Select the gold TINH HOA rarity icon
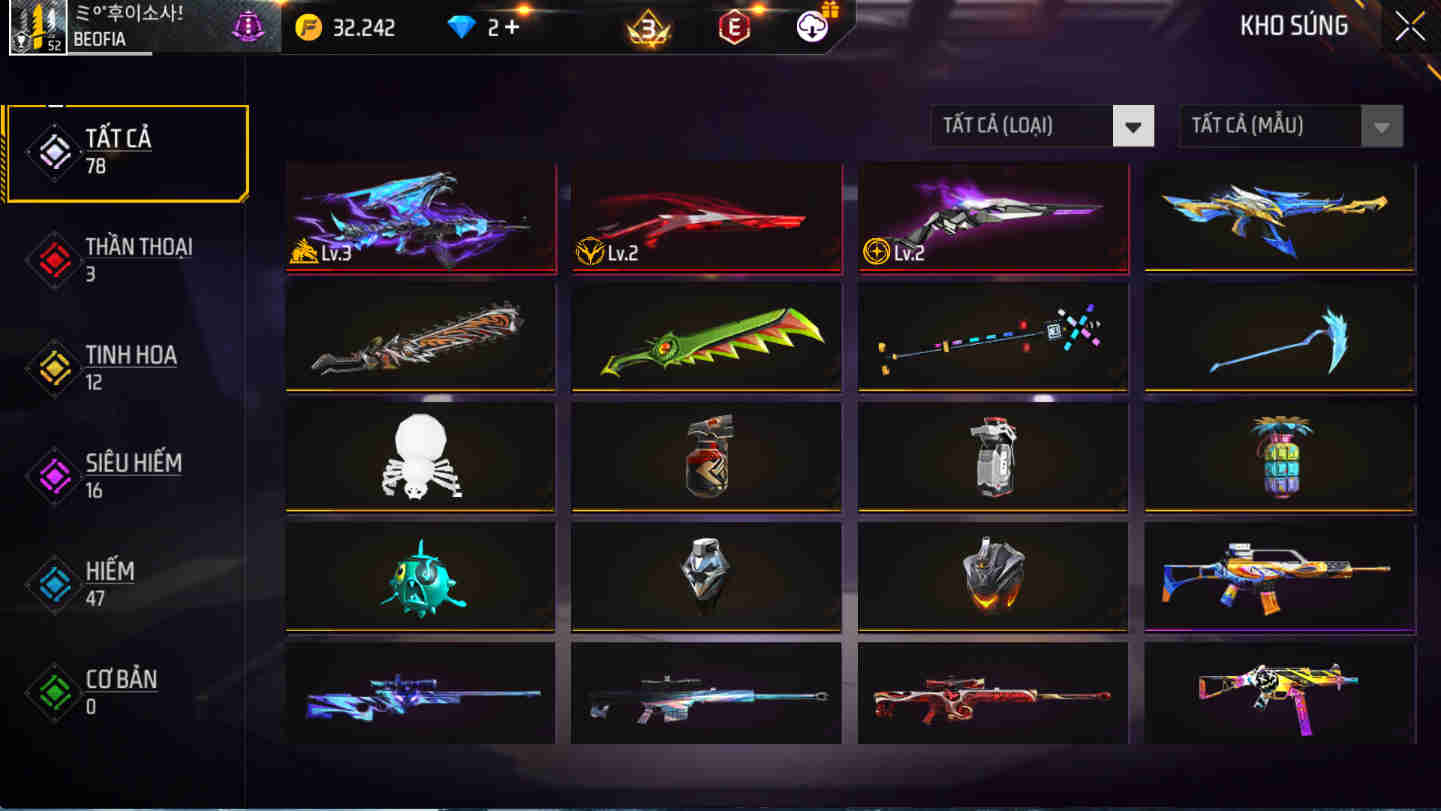Viewport: 1441px width, 811px height. [x=53, y=368]
